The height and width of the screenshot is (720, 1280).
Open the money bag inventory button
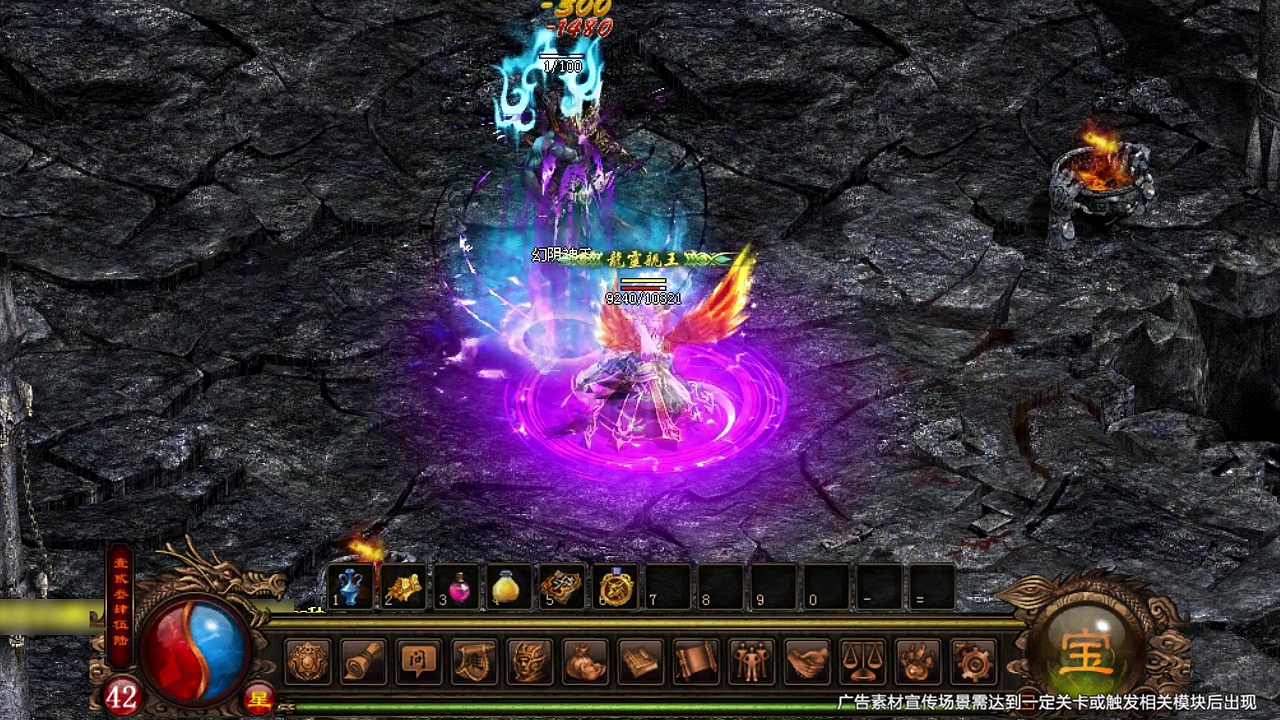[x=586, y=661]
